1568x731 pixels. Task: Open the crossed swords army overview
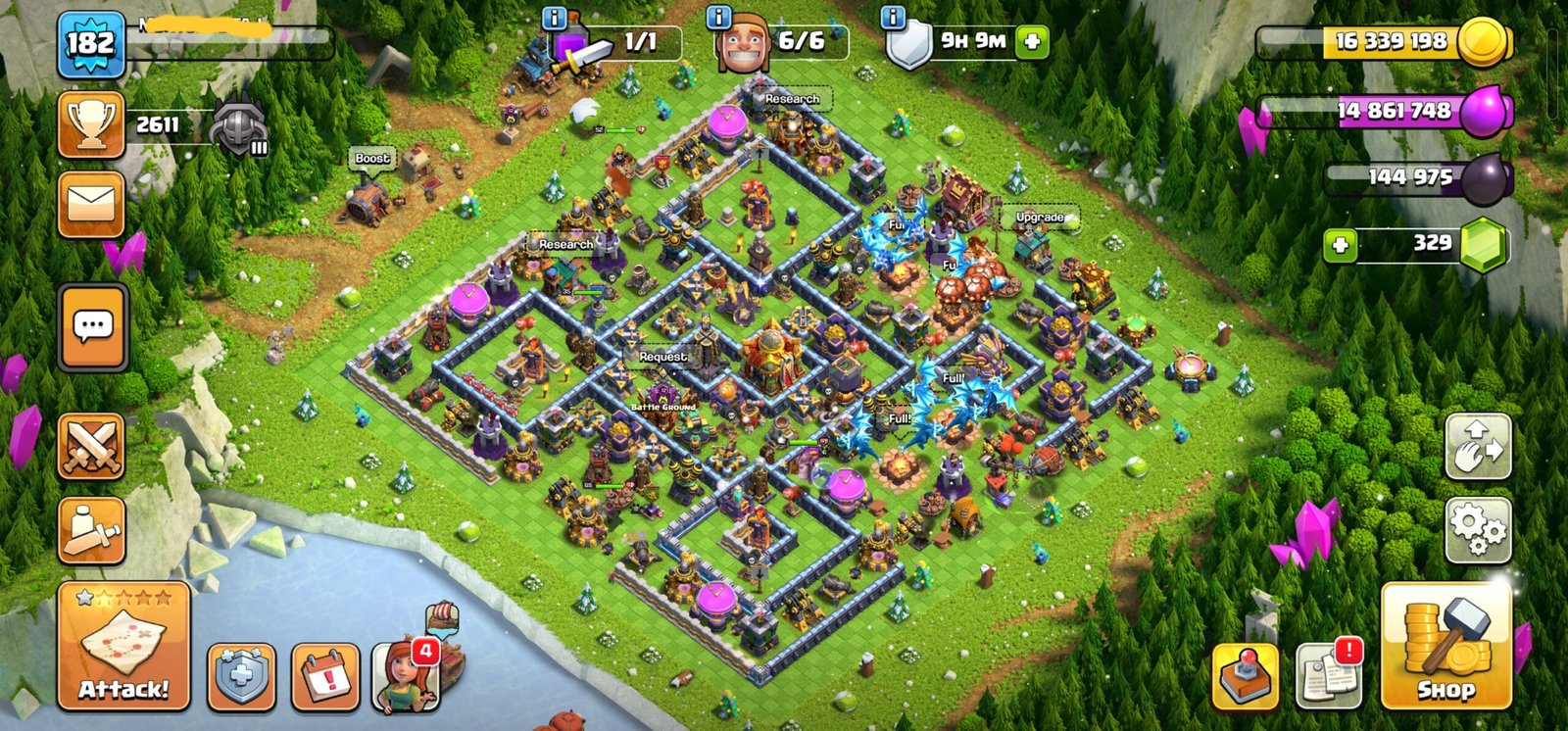(x=91, y=447)
